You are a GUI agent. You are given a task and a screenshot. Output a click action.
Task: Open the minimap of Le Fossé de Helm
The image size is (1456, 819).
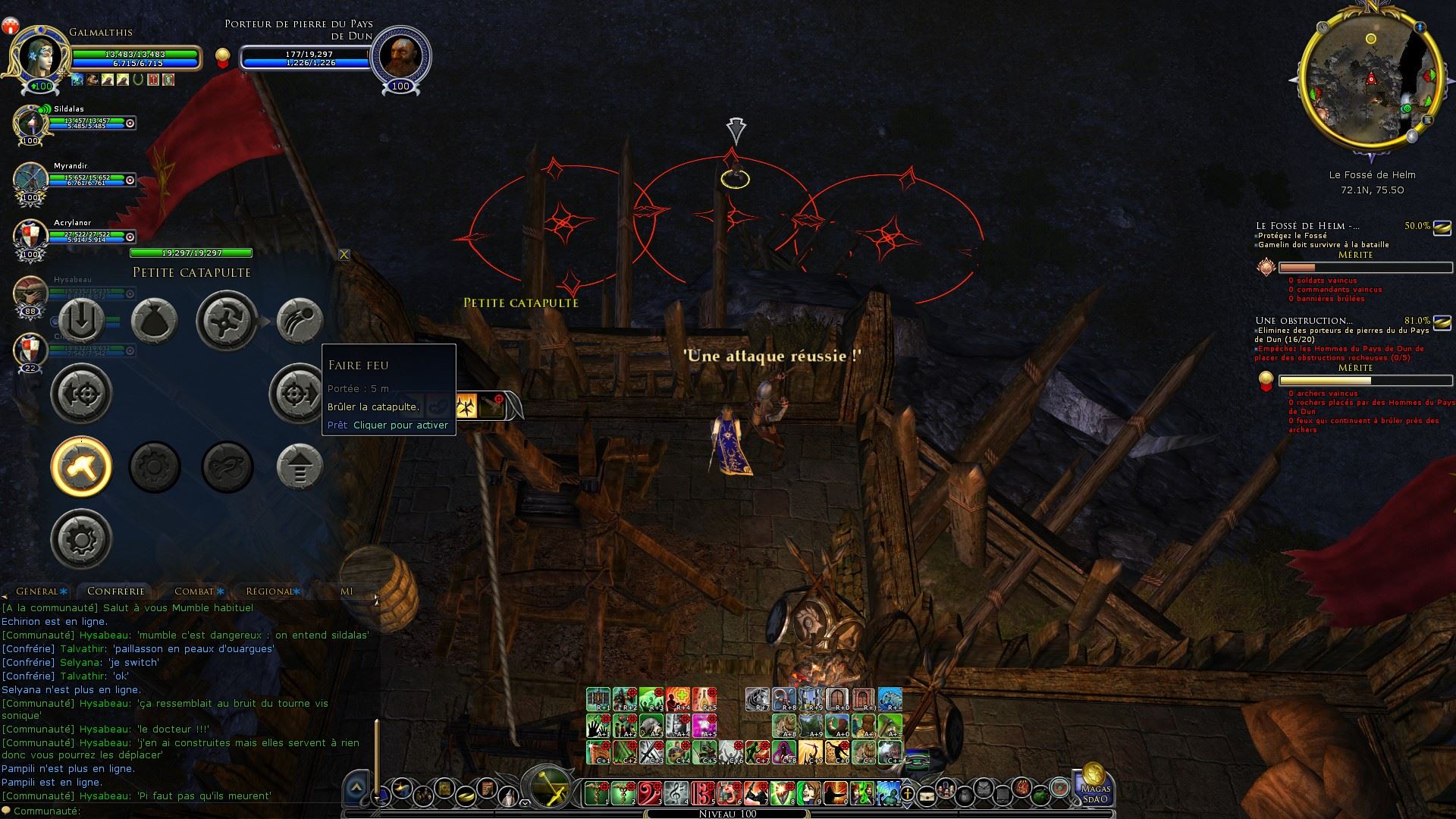coord(1370,79)
